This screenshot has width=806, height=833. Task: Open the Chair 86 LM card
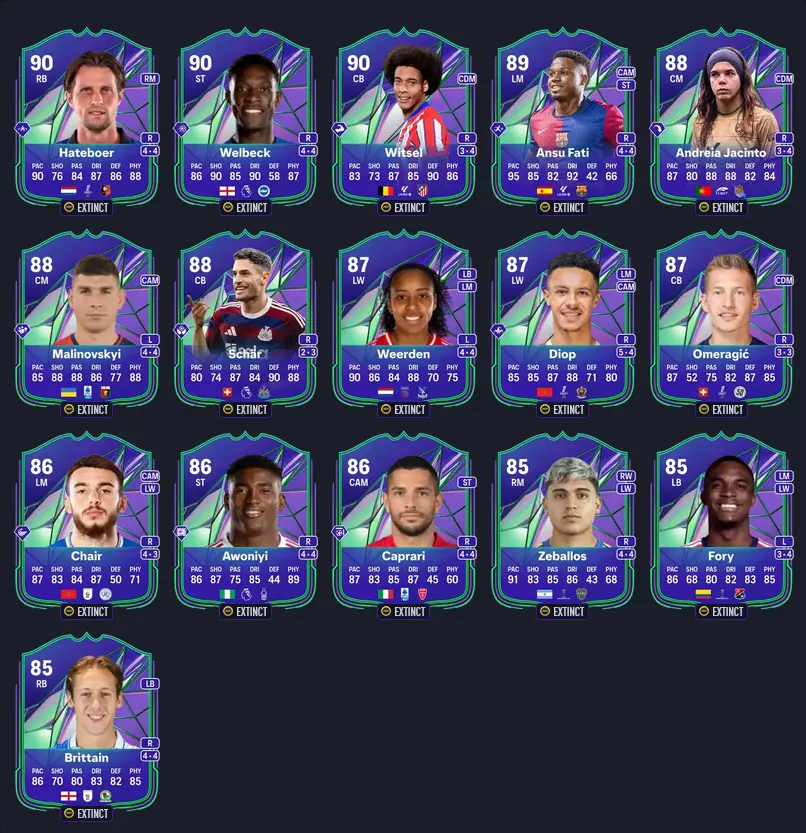[87, 522]
